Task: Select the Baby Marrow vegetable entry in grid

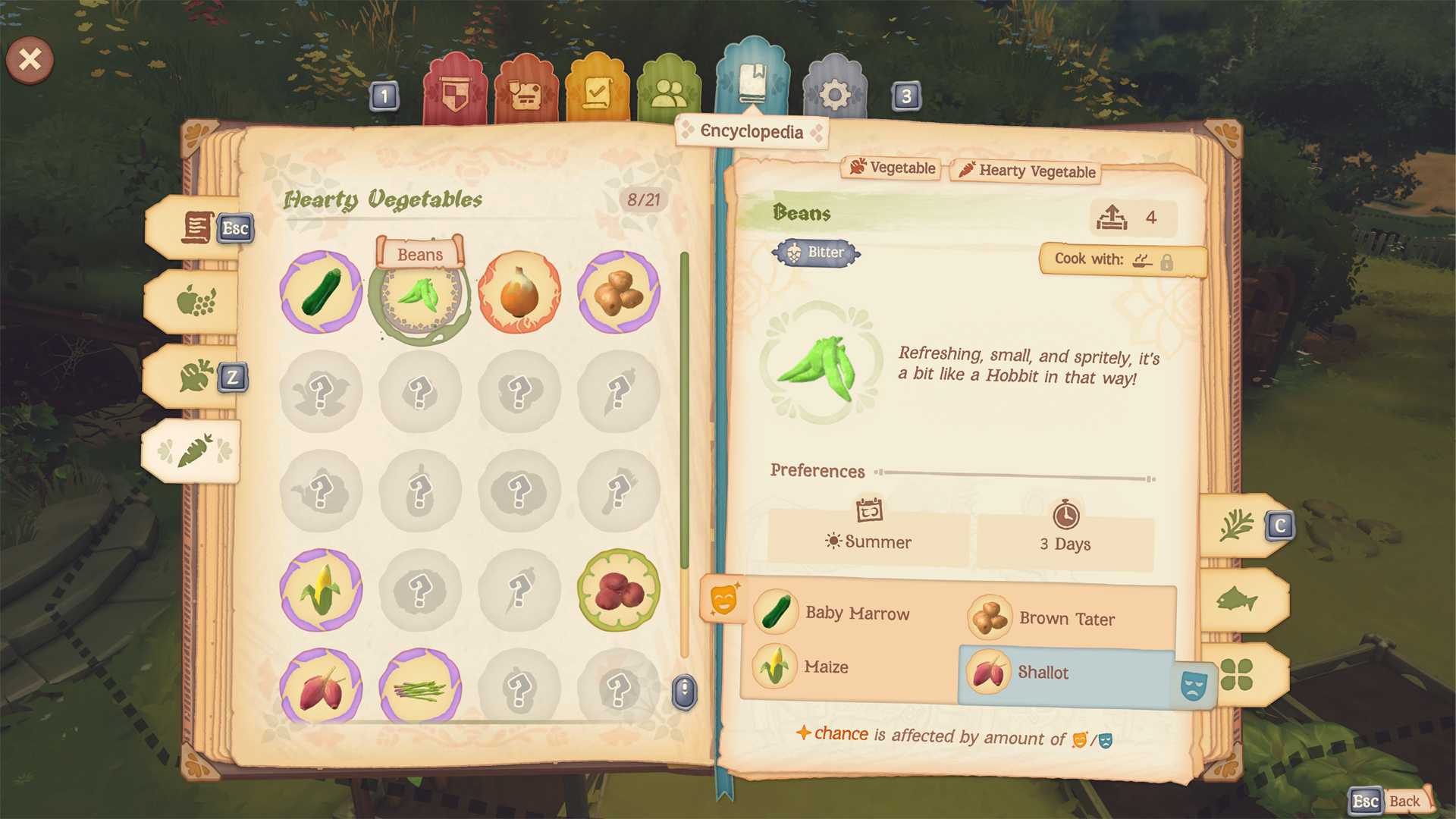Action: [321, 293]
